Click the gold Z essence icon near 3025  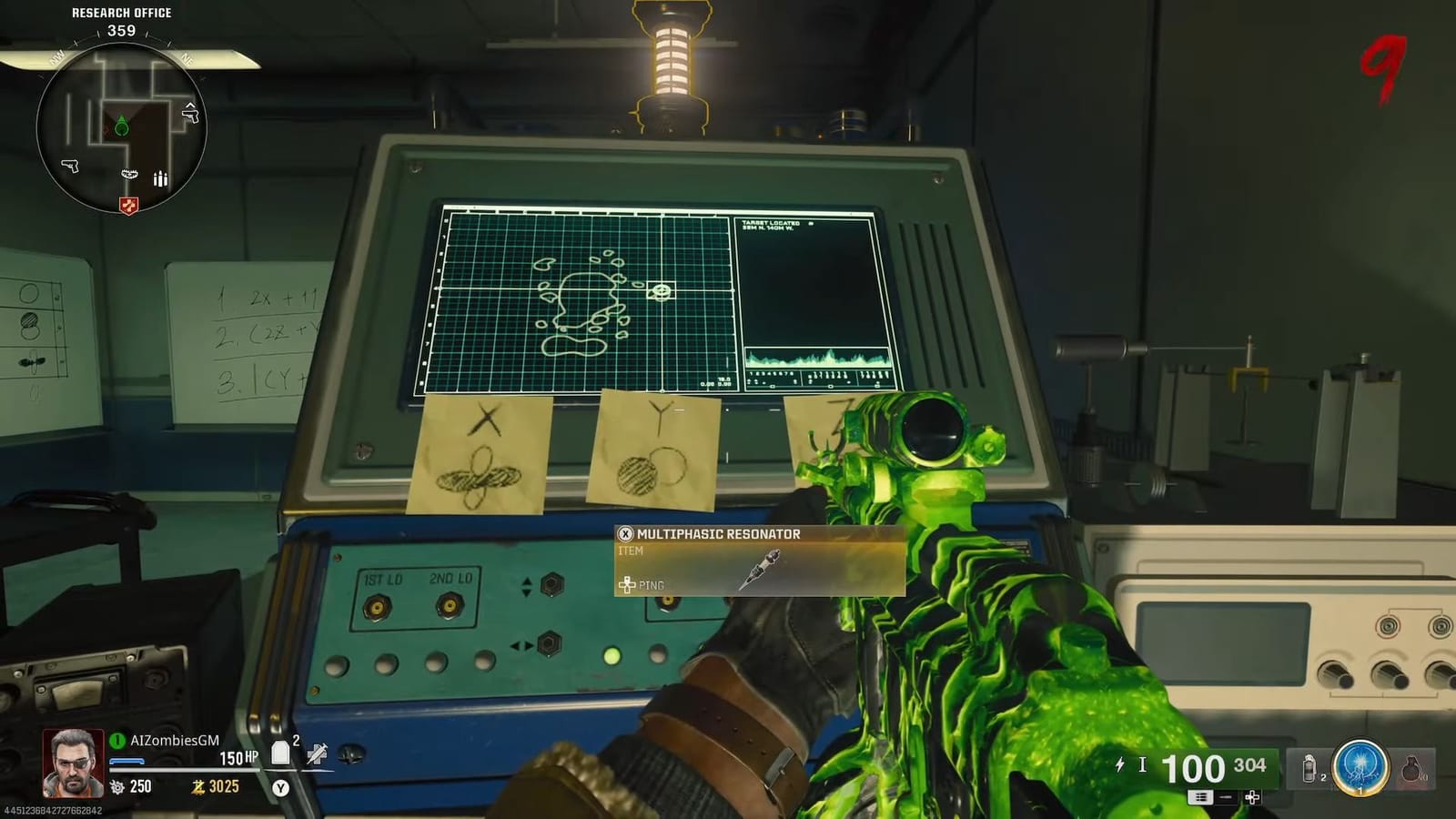point(198,786)
